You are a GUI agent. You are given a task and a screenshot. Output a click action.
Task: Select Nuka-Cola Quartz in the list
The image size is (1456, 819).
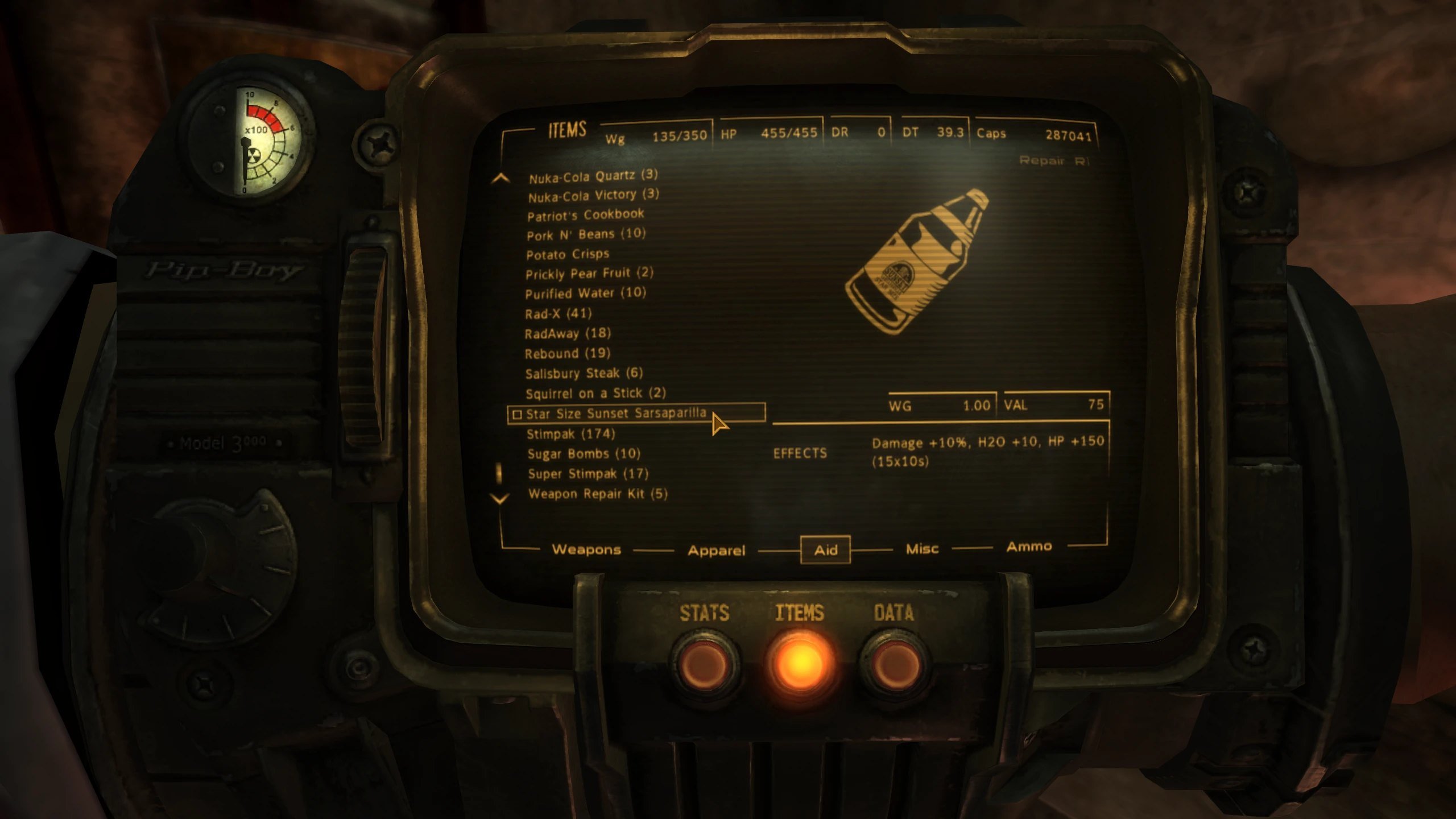(593, 176)
